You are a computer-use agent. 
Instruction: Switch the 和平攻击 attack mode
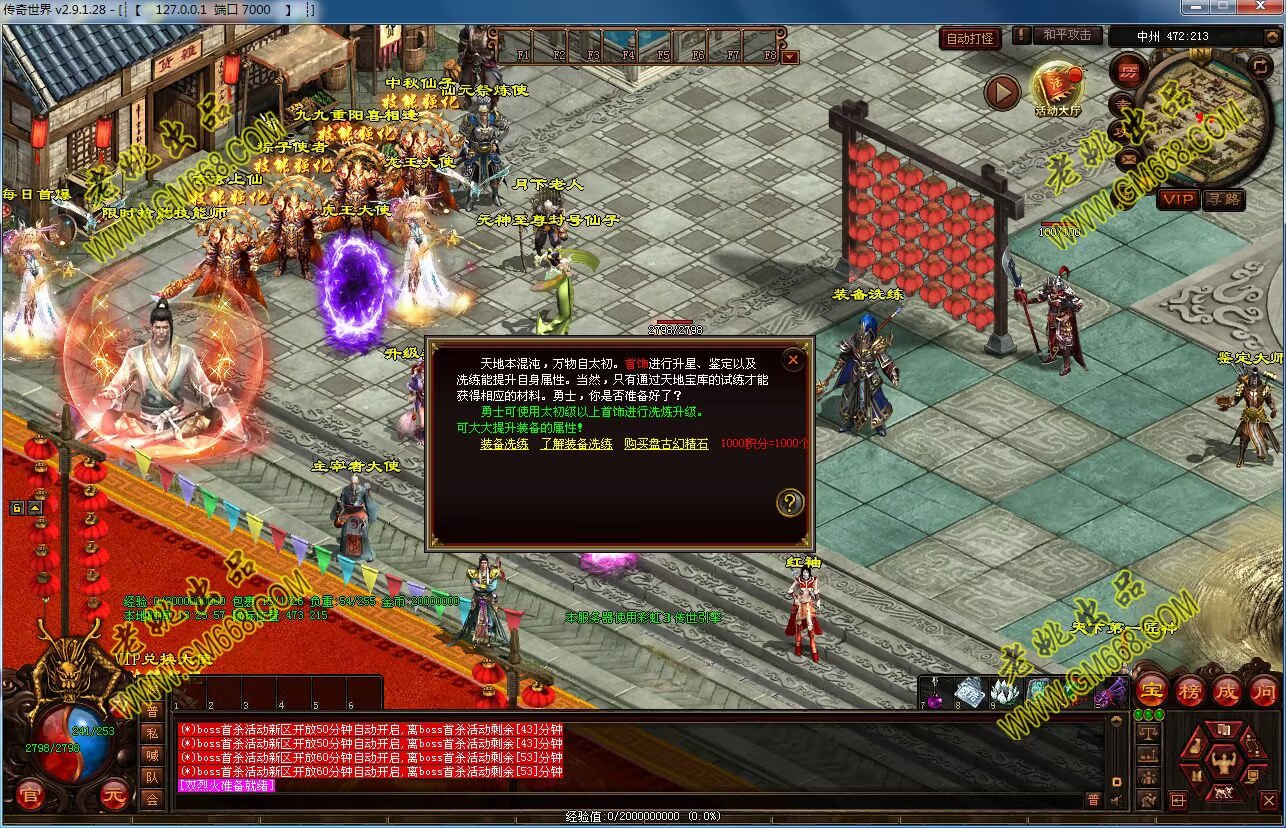(x=1067, y=35)
